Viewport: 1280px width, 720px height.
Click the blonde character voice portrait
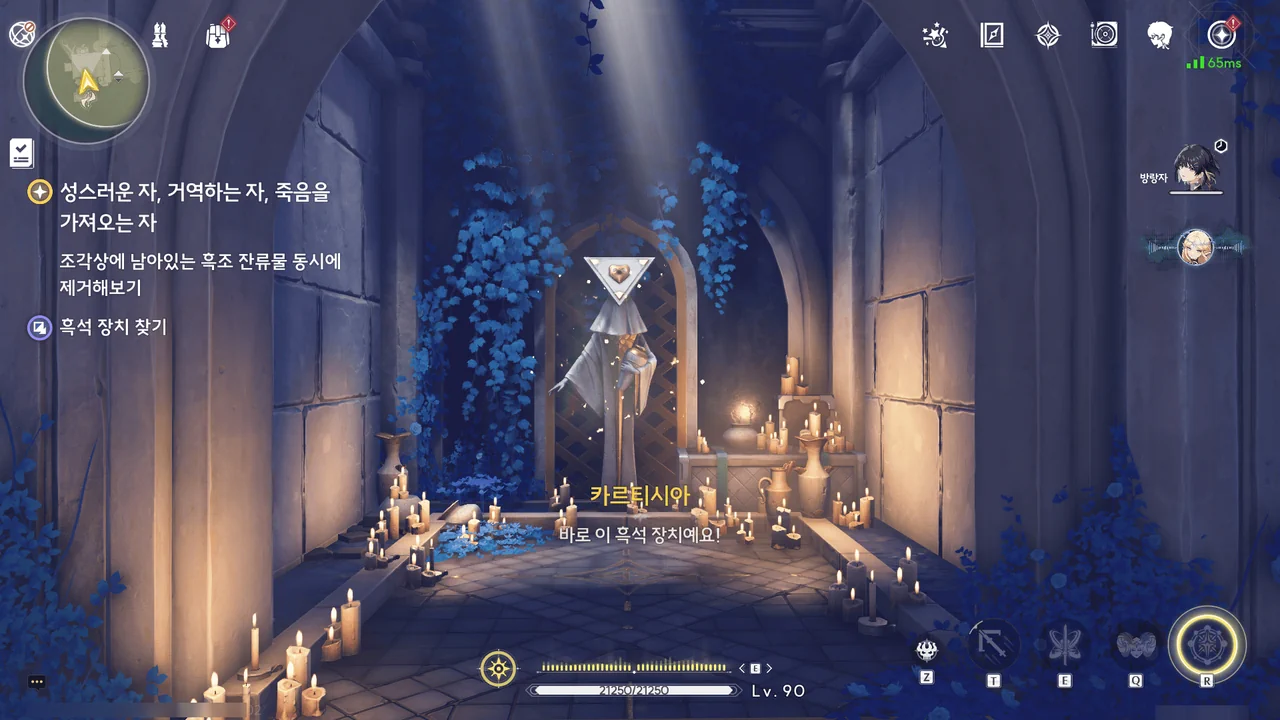1195,246
